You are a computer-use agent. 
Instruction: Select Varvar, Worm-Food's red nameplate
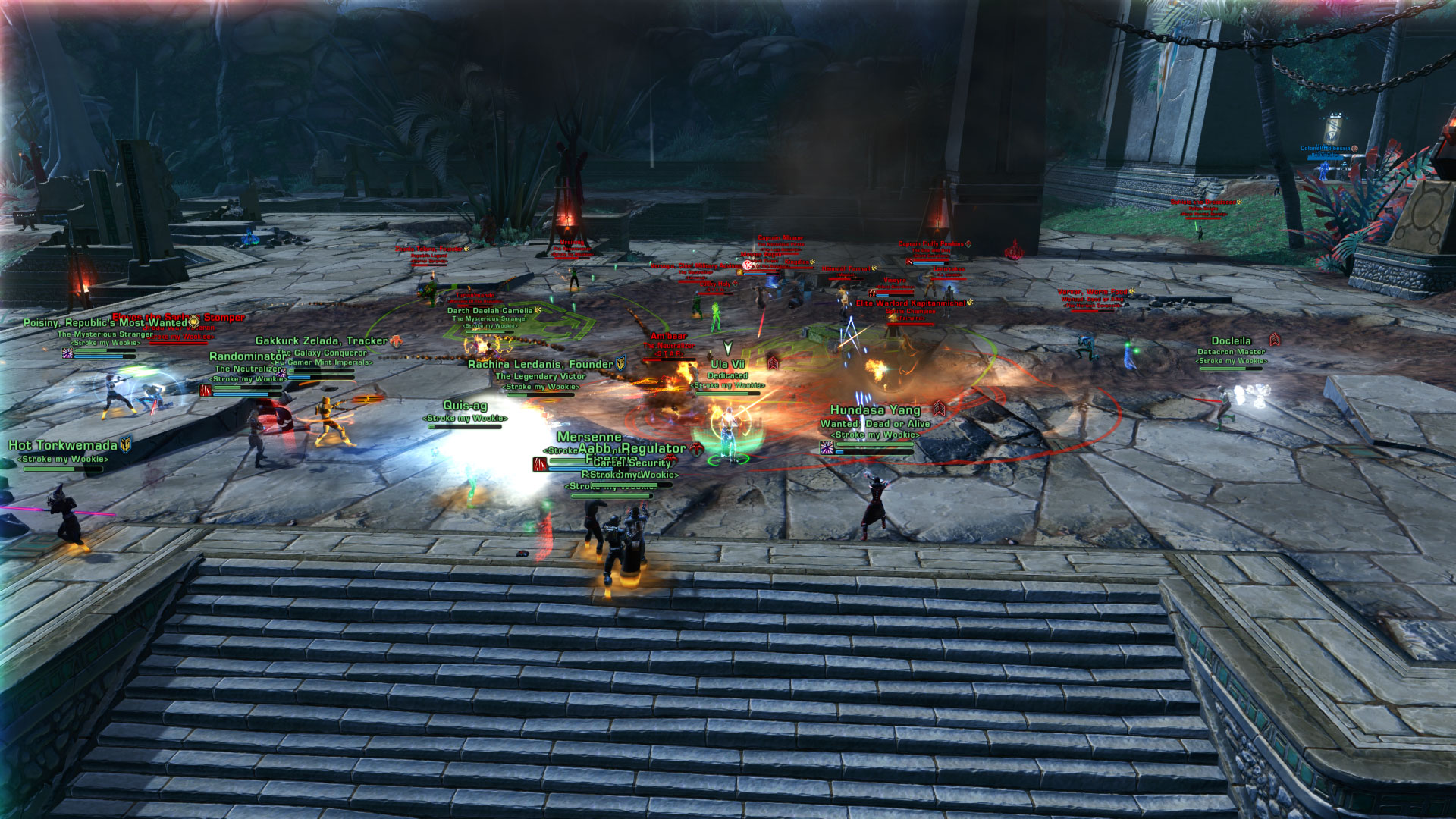pos(1092,292)
